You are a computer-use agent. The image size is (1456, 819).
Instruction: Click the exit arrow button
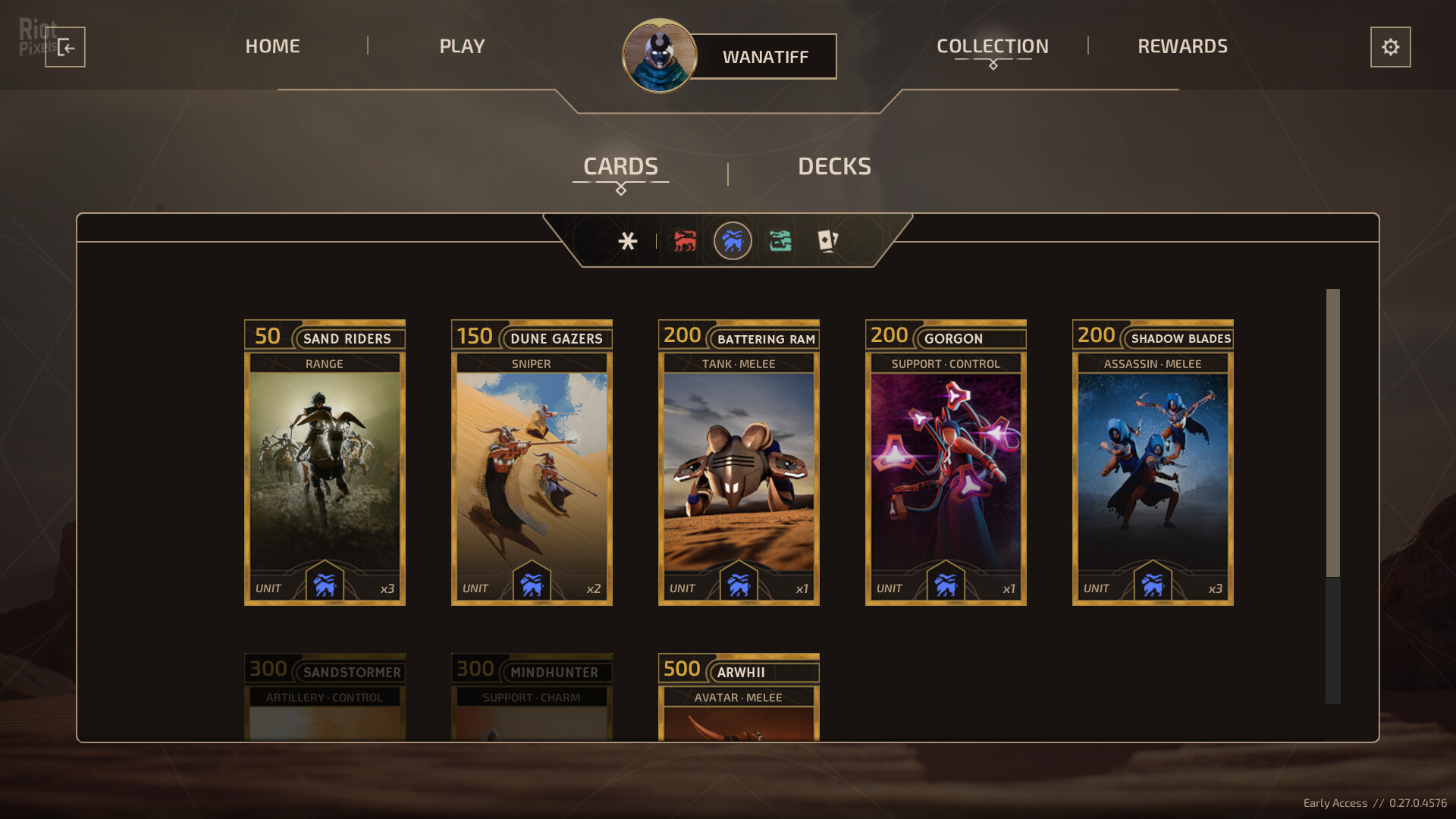tap(65, 48)
